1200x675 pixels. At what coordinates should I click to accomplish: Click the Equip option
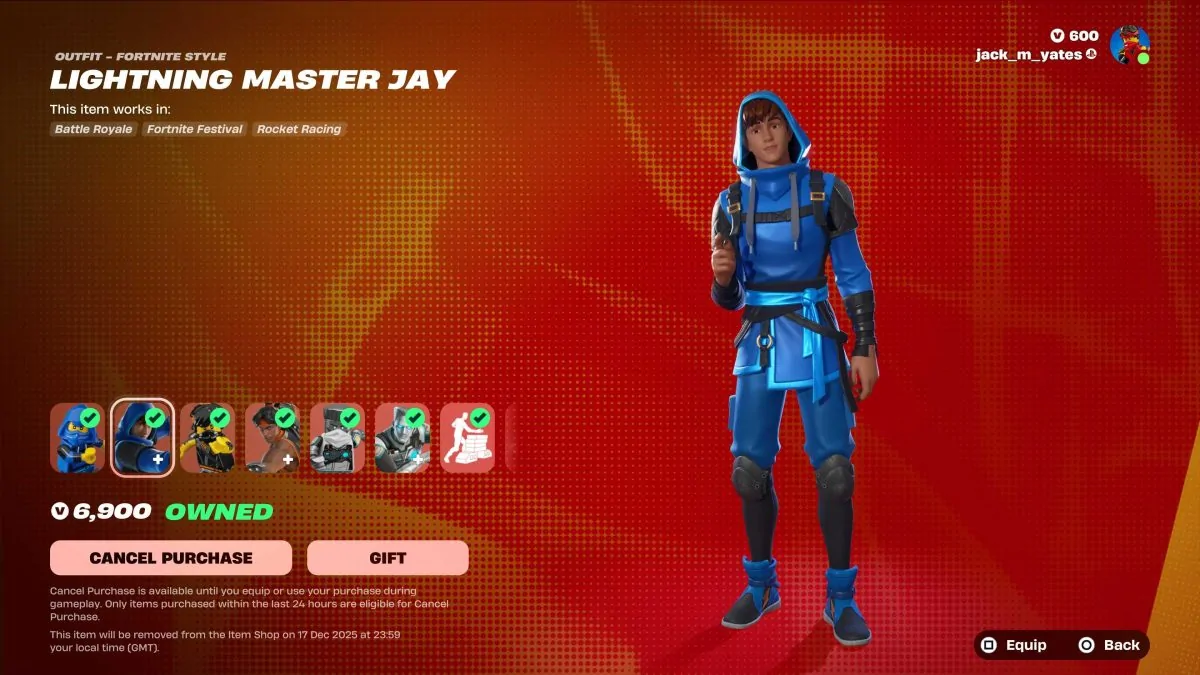pyautogui.click(x=1013, y=645)
